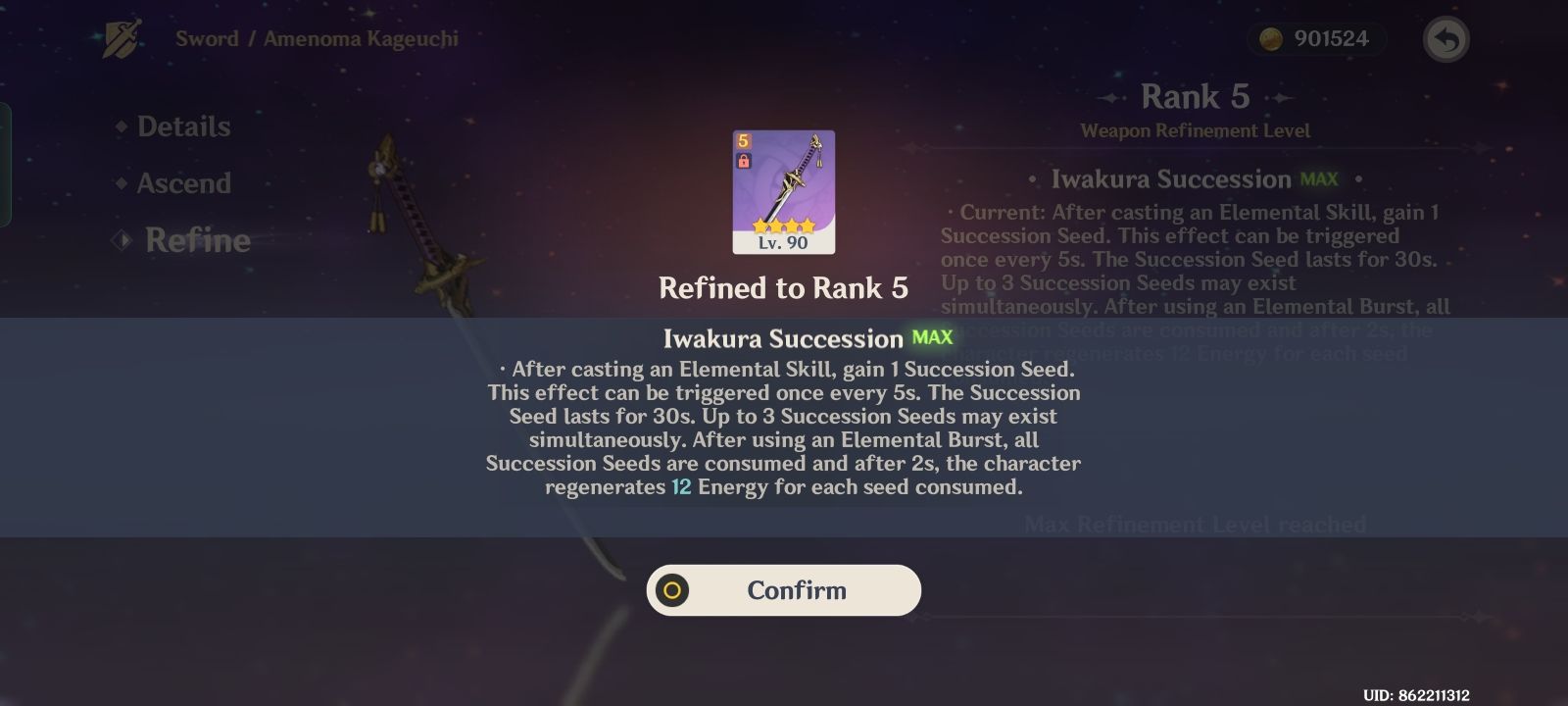Click the Mora coin icon
The image size is (1568, 706).
(x=1272, y=40)
